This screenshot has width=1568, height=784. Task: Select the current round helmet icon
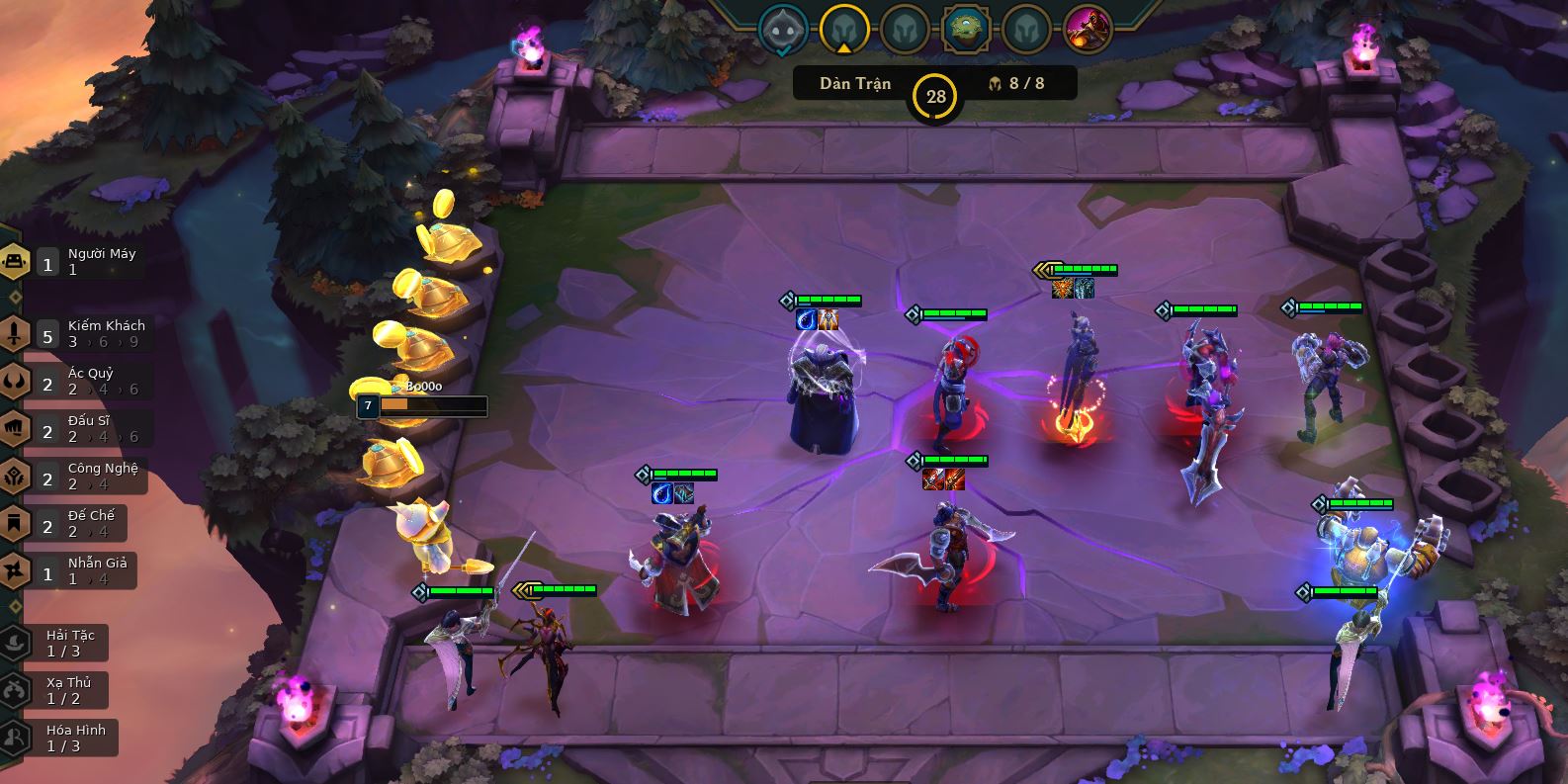[x=843, y=30]
